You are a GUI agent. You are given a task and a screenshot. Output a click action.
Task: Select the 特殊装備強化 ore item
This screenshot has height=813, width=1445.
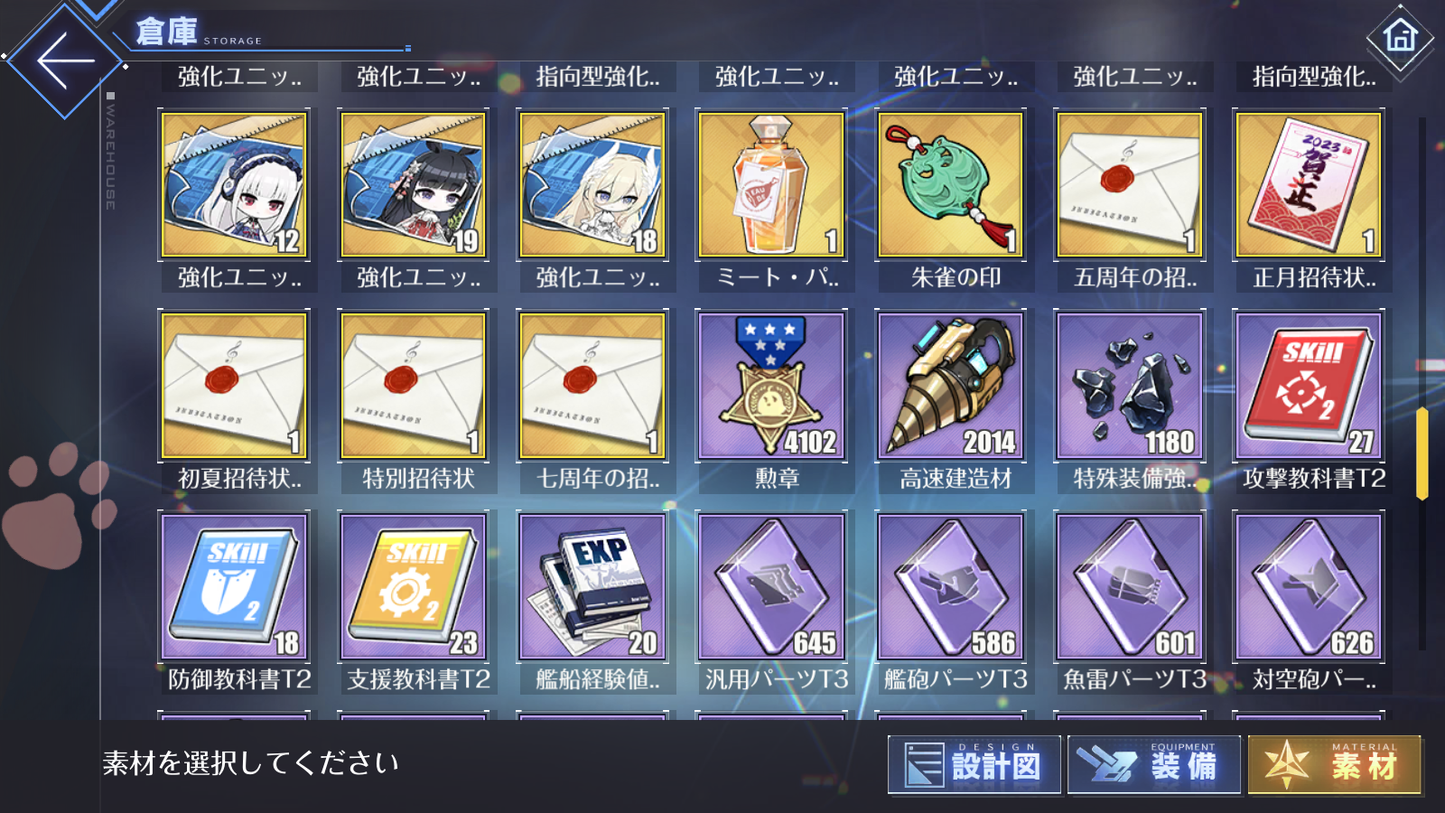click(x=1129, y=385)
